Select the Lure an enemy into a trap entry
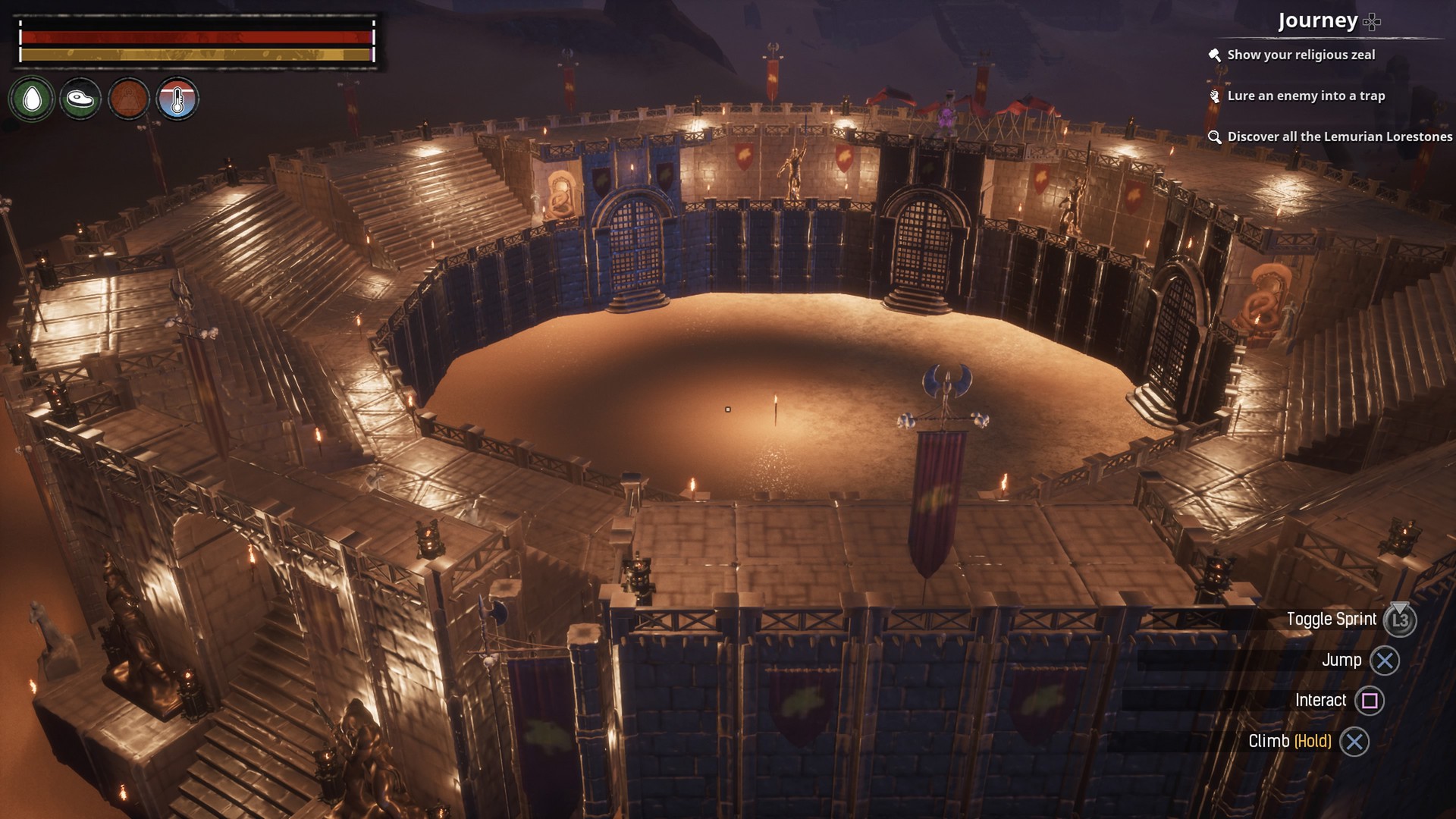This screenshot has width=1456, height=819. click(x=1307, y=96)
